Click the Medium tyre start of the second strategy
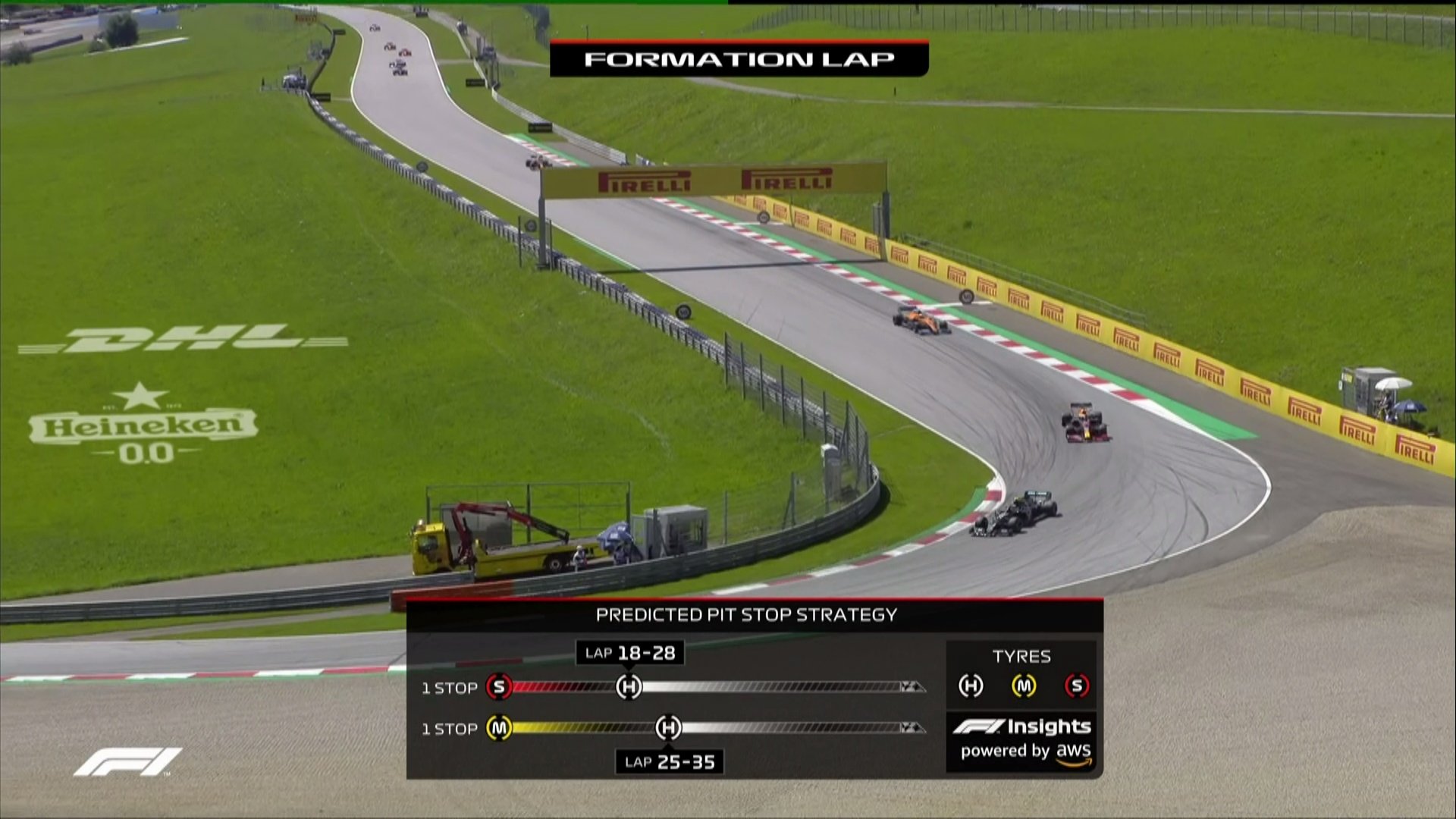The height and width of the screenshot is (819, 1456). pyautogui.click(x=499, y=728)
